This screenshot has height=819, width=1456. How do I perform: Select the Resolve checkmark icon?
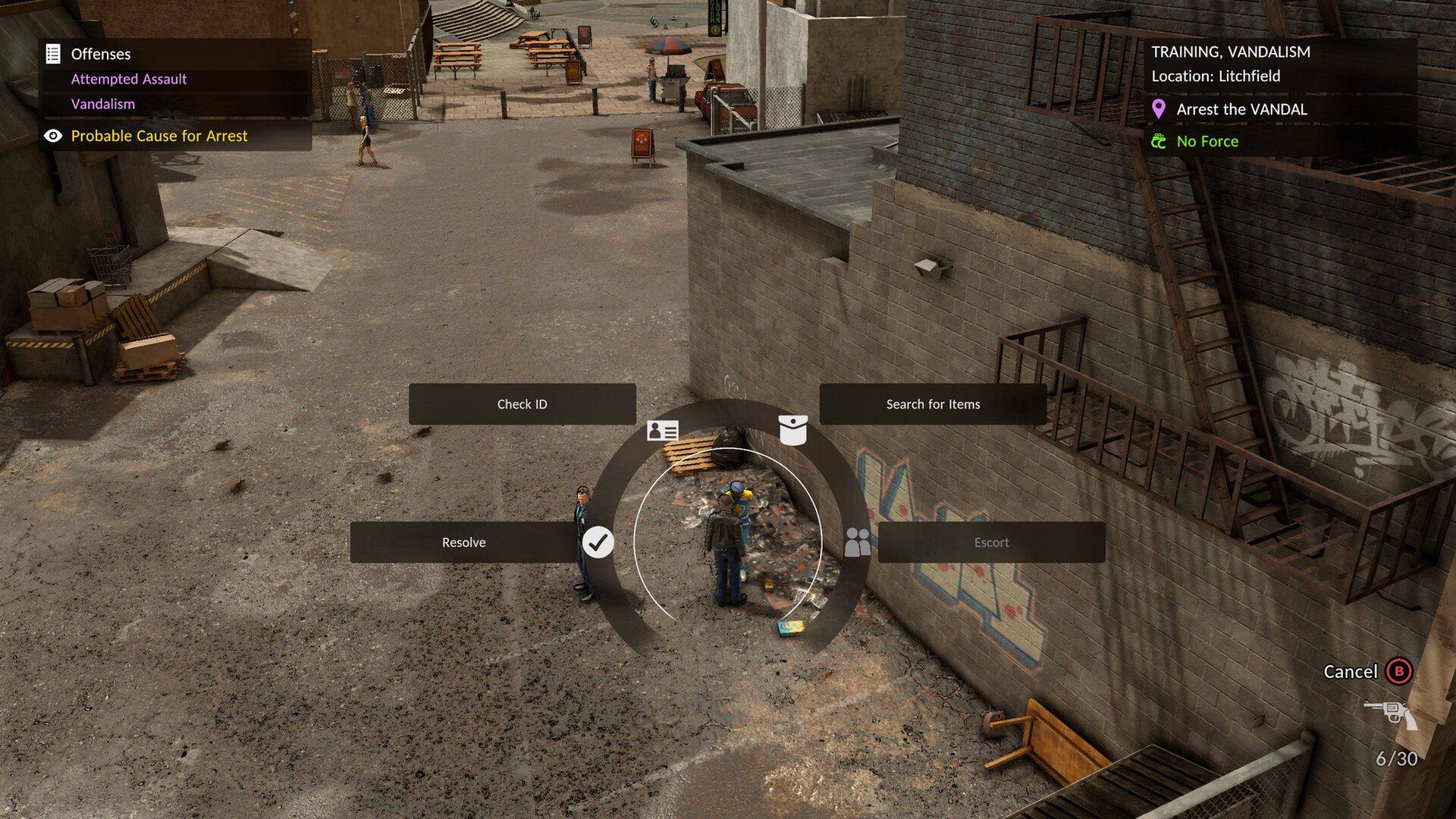coord(600,541)
